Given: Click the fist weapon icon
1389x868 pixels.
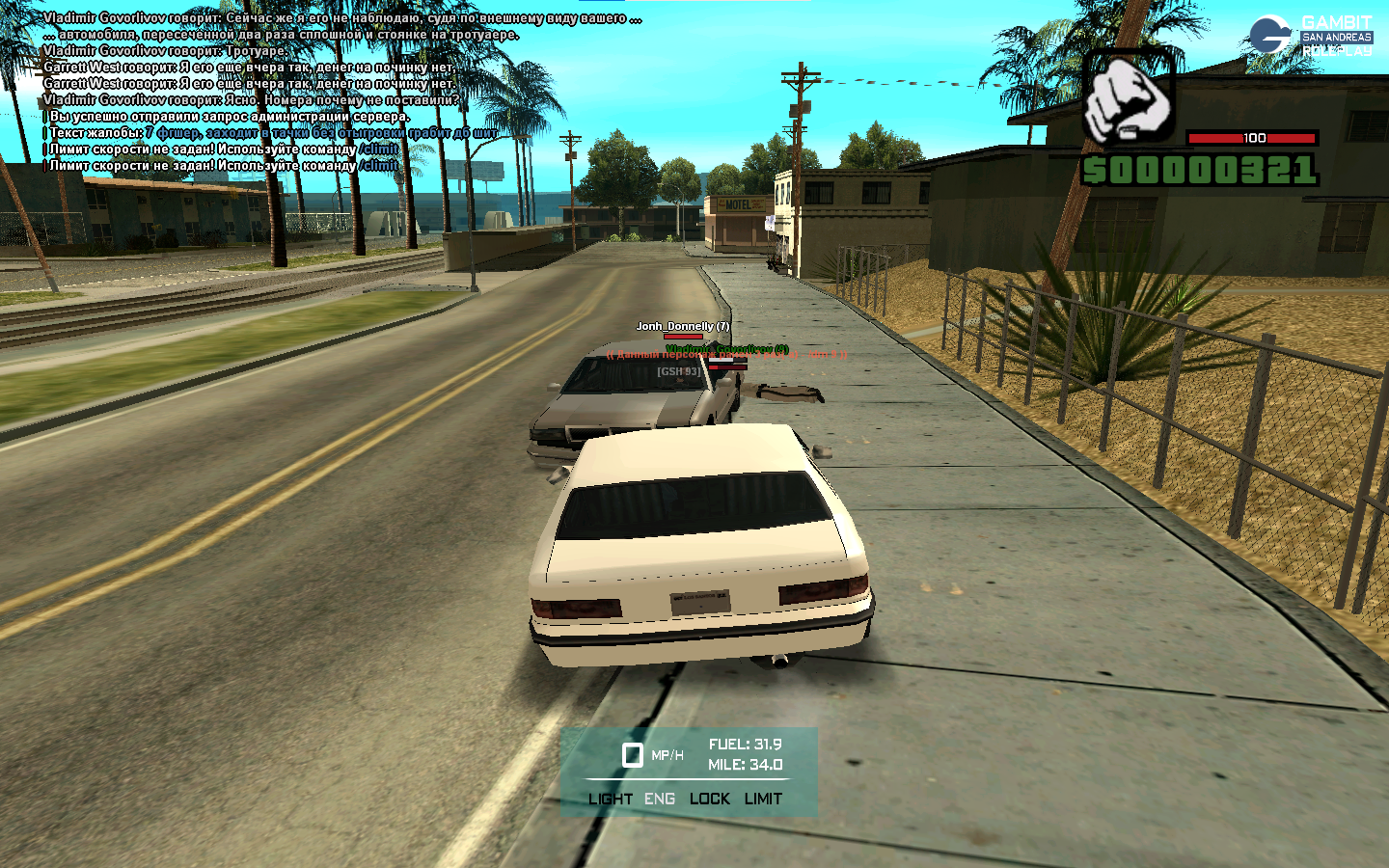Looking at the screenshot, I should click(1128, 98).
